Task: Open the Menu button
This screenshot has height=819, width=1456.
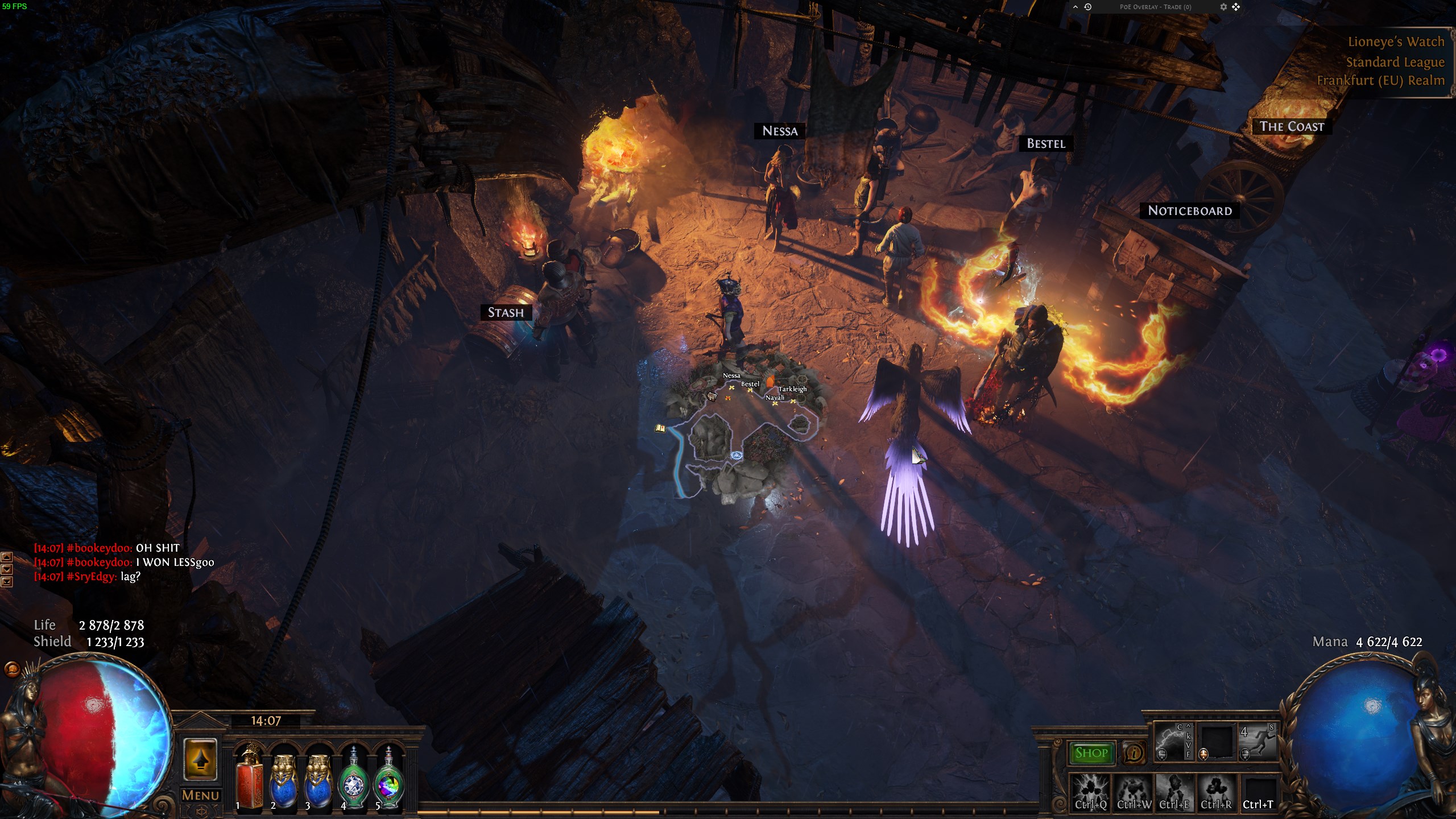Action: 200,795
